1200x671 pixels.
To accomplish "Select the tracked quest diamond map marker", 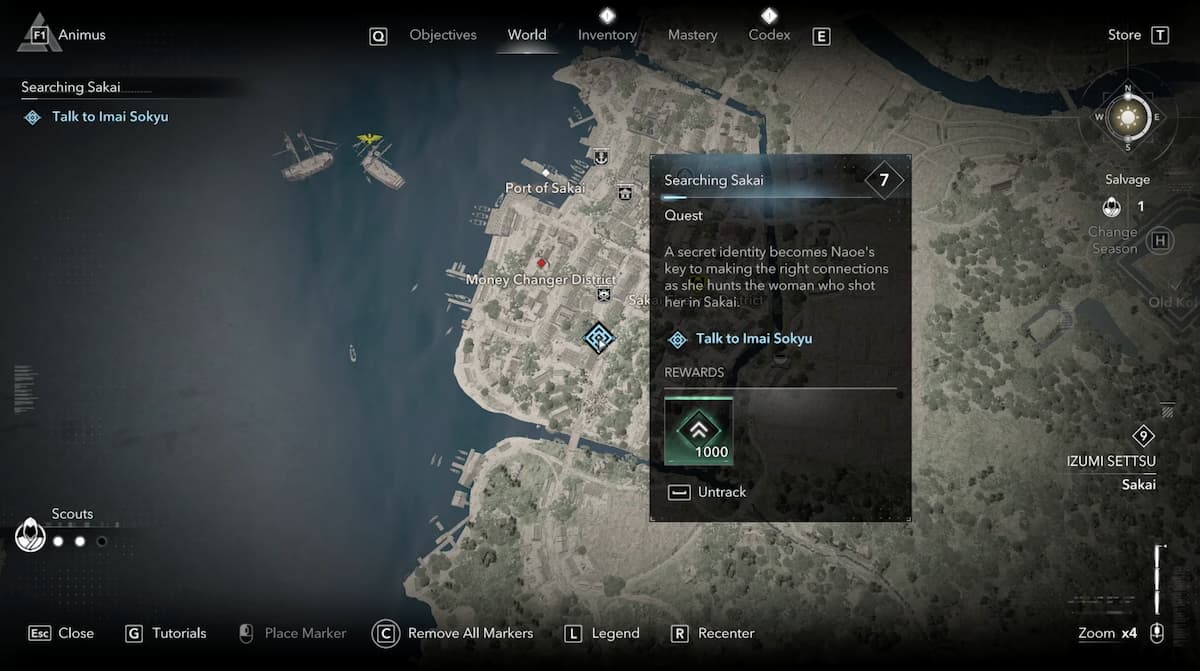I will tap(598, 338).
